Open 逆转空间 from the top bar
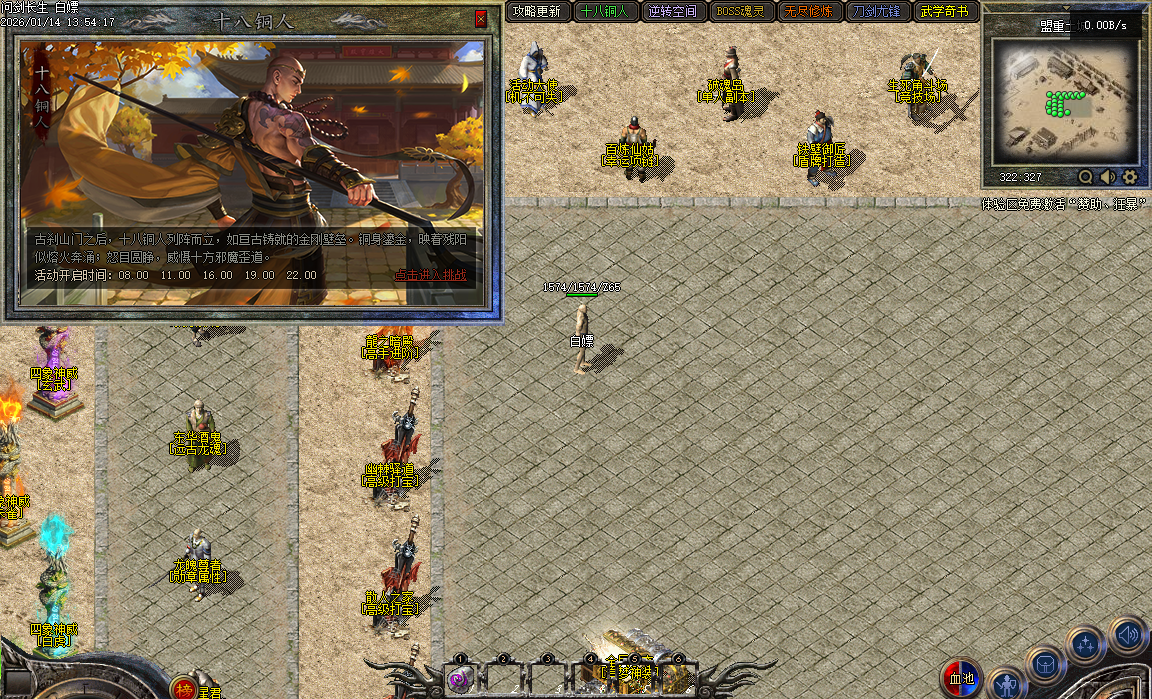The image size is (1152, 699). pyautogui.click(x=673, y=12)
